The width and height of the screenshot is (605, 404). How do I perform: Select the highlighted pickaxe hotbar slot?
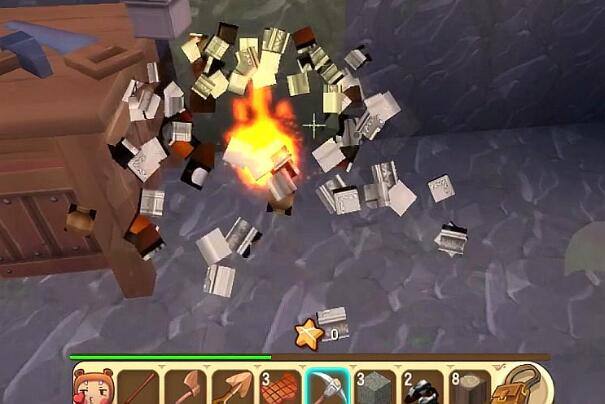point(327,386)
